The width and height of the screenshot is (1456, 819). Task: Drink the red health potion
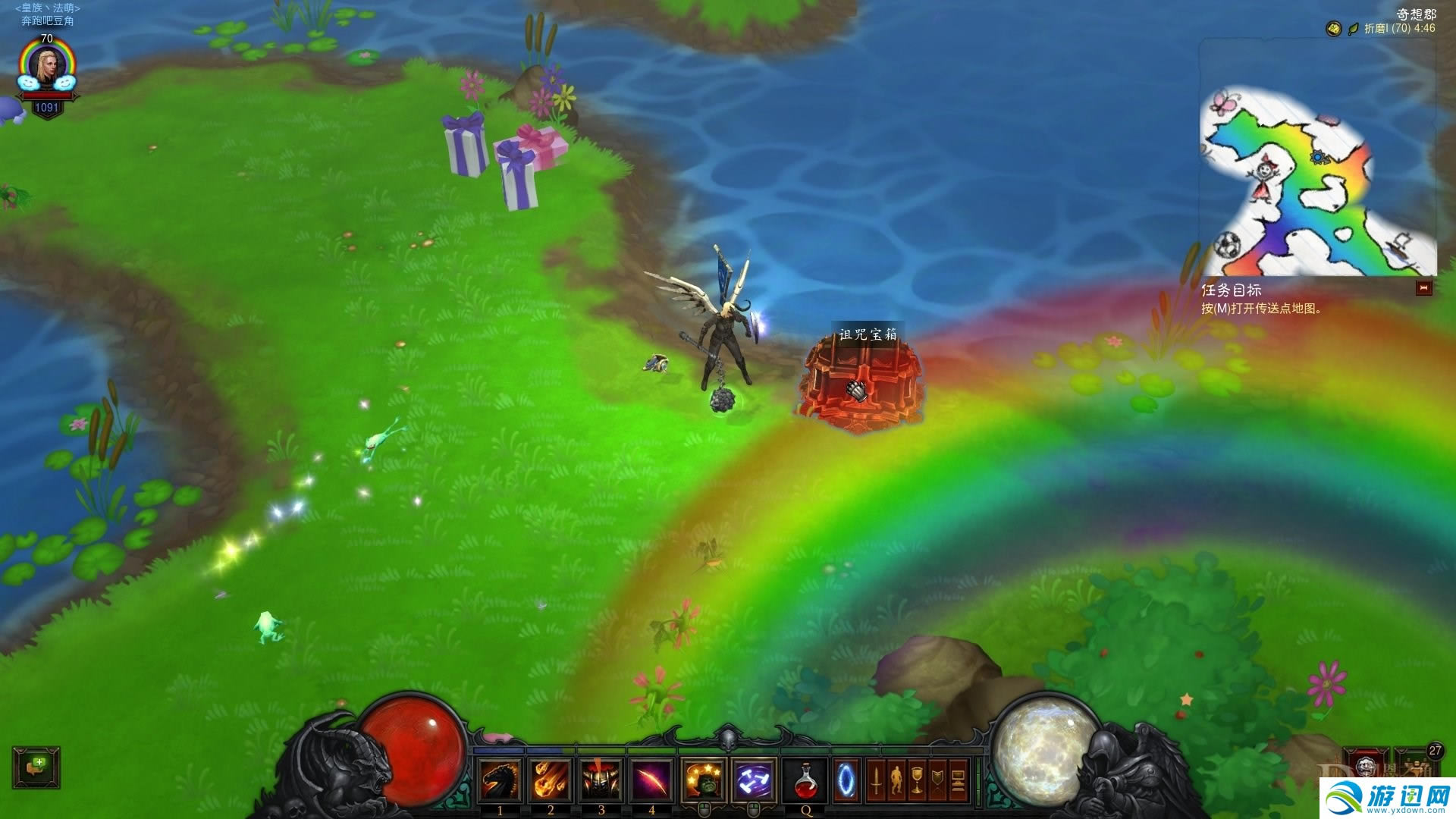click(805, 780)
